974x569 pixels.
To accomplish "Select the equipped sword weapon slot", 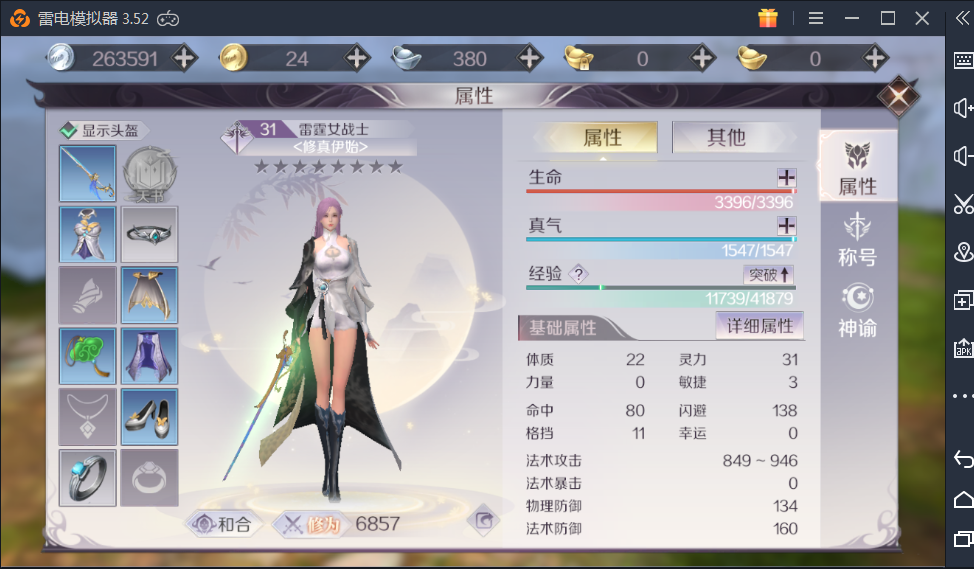I will pyautogui.click(x=88, y=174).
